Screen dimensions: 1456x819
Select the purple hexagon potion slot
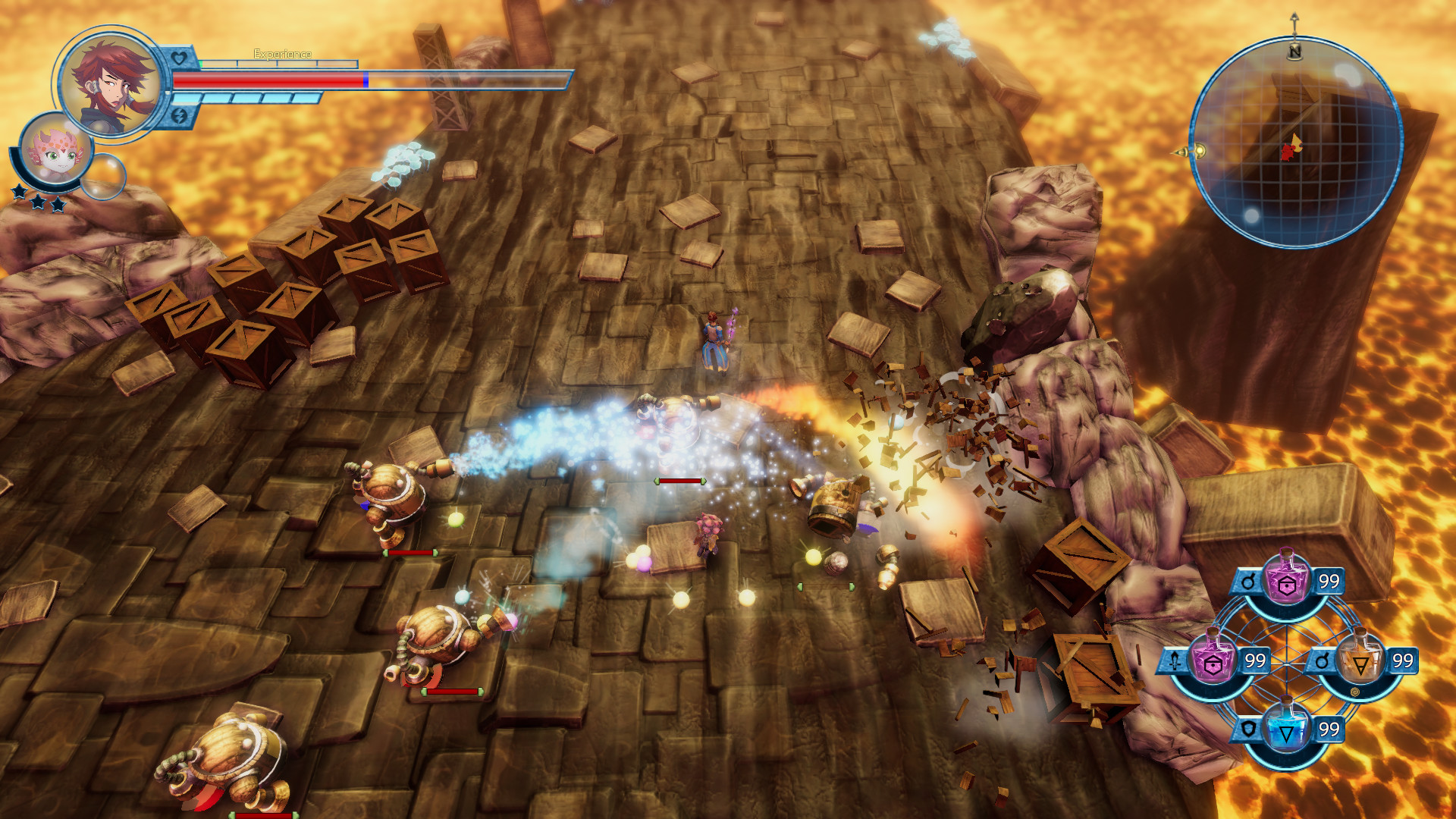(x=1285, y=581)
